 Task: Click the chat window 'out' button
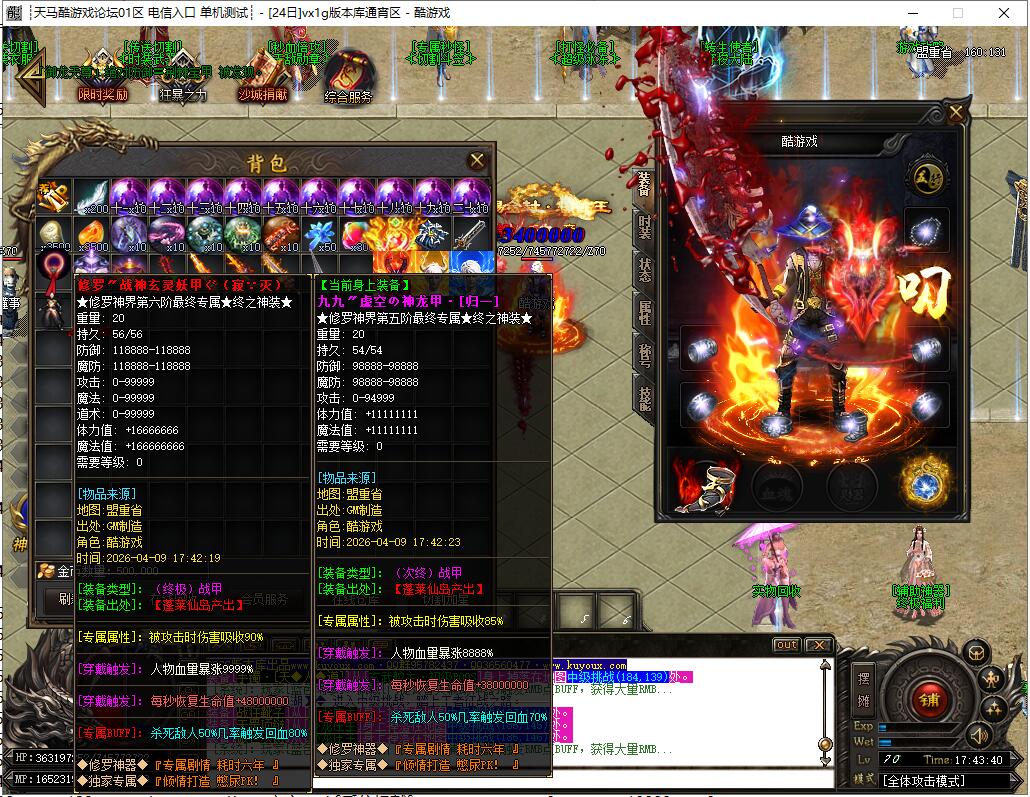(x=786, y=645)
